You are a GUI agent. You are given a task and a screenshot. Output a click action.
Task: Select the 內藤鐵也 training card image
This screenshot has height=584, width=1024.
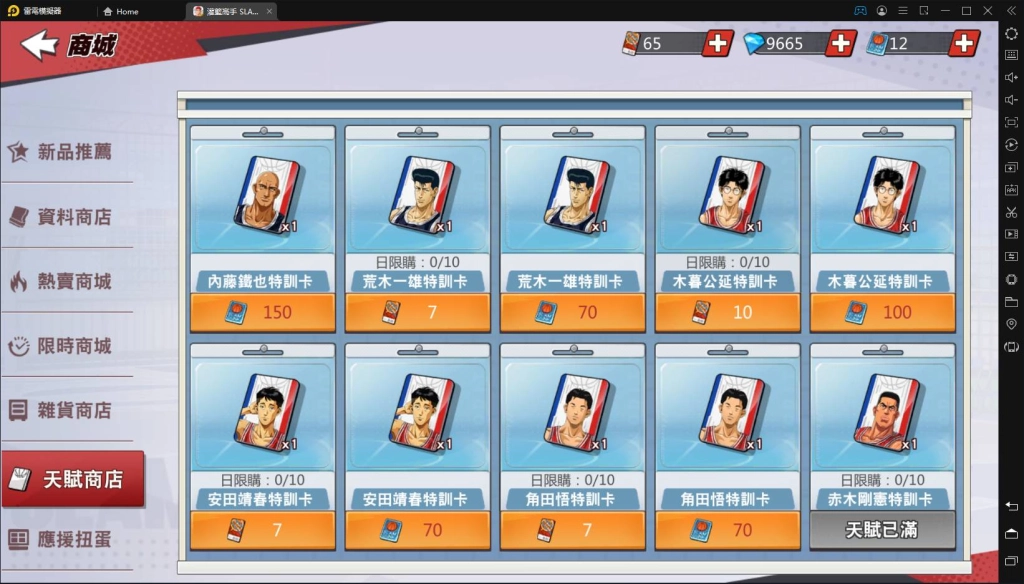pyautogui.click(x=266, y=195)
